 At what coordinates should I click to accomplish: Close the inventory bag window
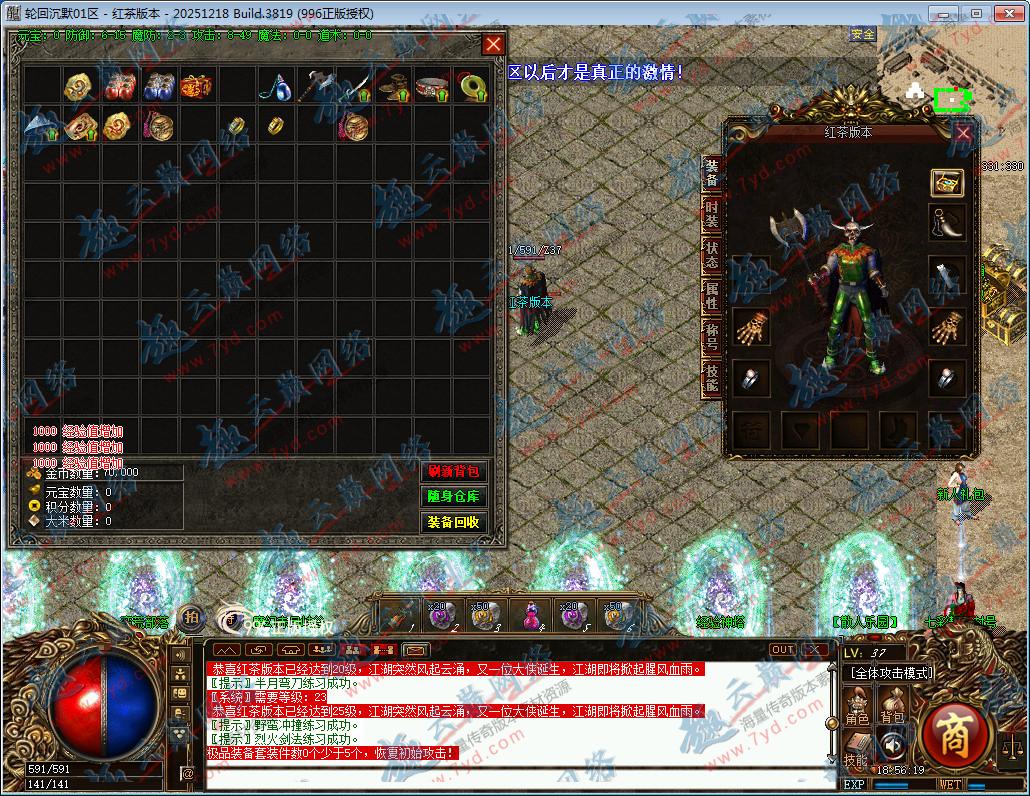(x=493, y=45)
